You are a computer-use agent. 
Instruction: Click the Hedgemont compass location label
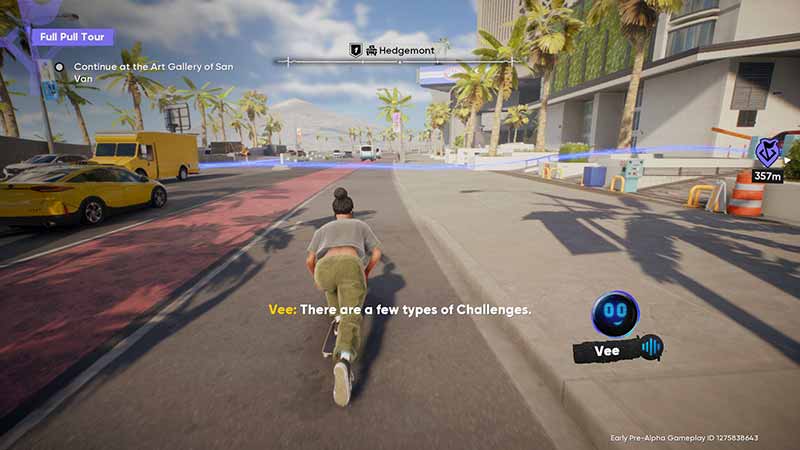tap(400, 49)
